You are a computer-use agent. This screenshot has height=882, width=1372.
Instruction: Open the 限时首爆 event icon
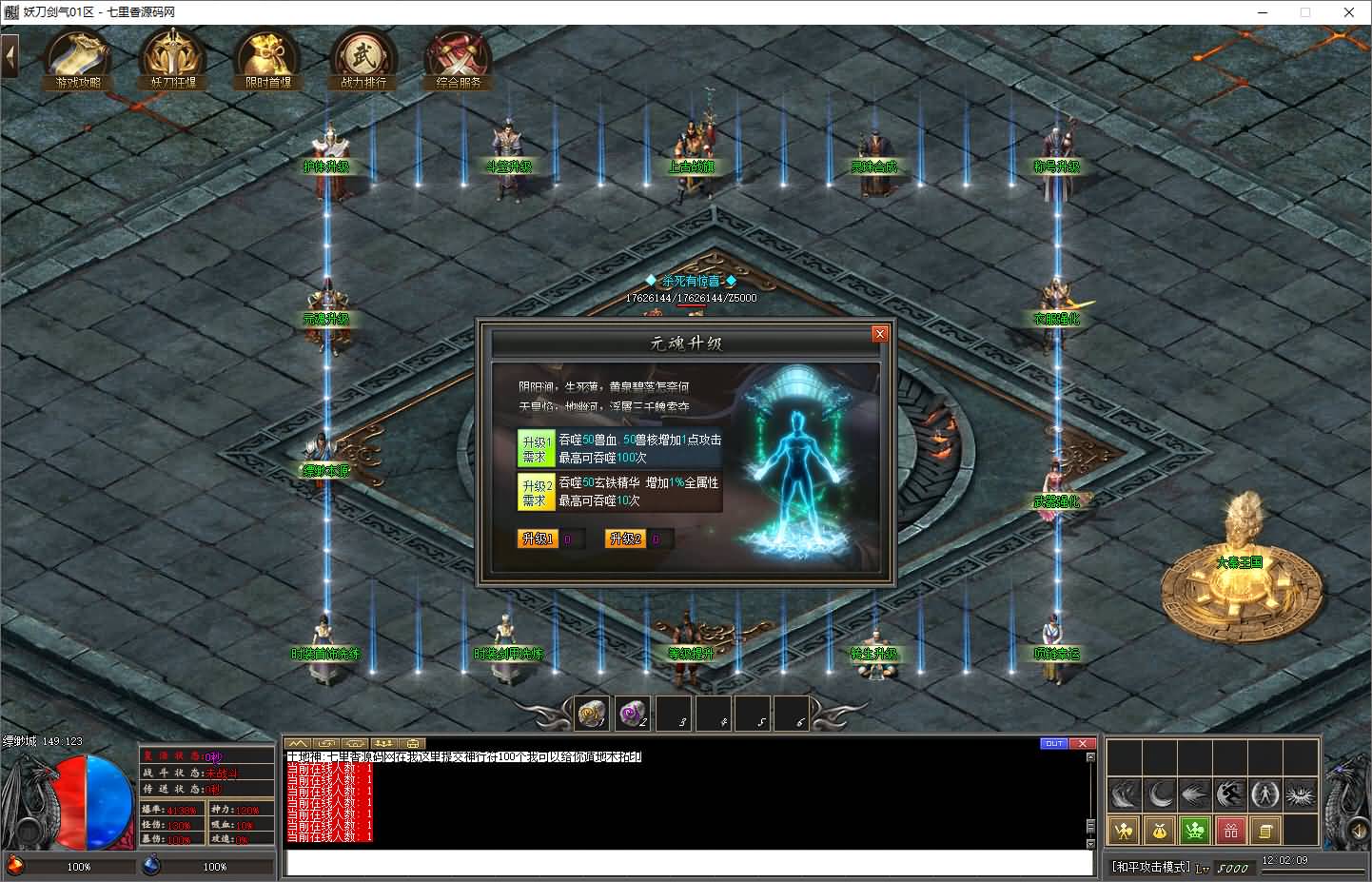[268, 60]
